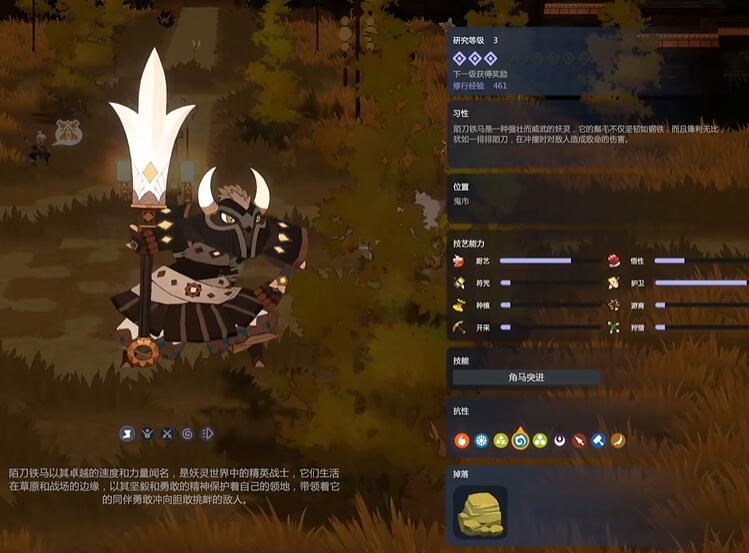Select the red blade resistance icon

pyautogui.click(x=579, y=440)
